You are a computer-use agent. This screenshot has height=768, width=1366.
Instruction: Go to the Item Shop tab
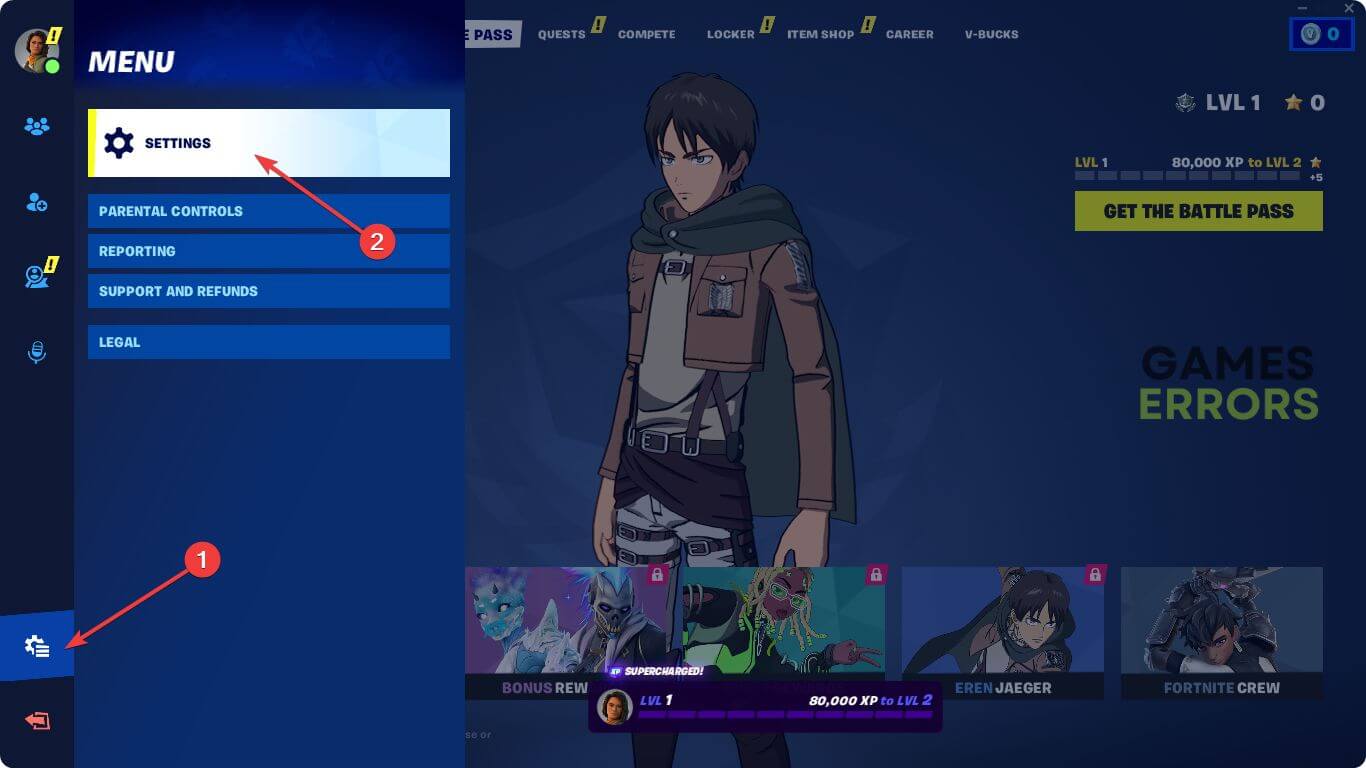click(x=820, y=34)
